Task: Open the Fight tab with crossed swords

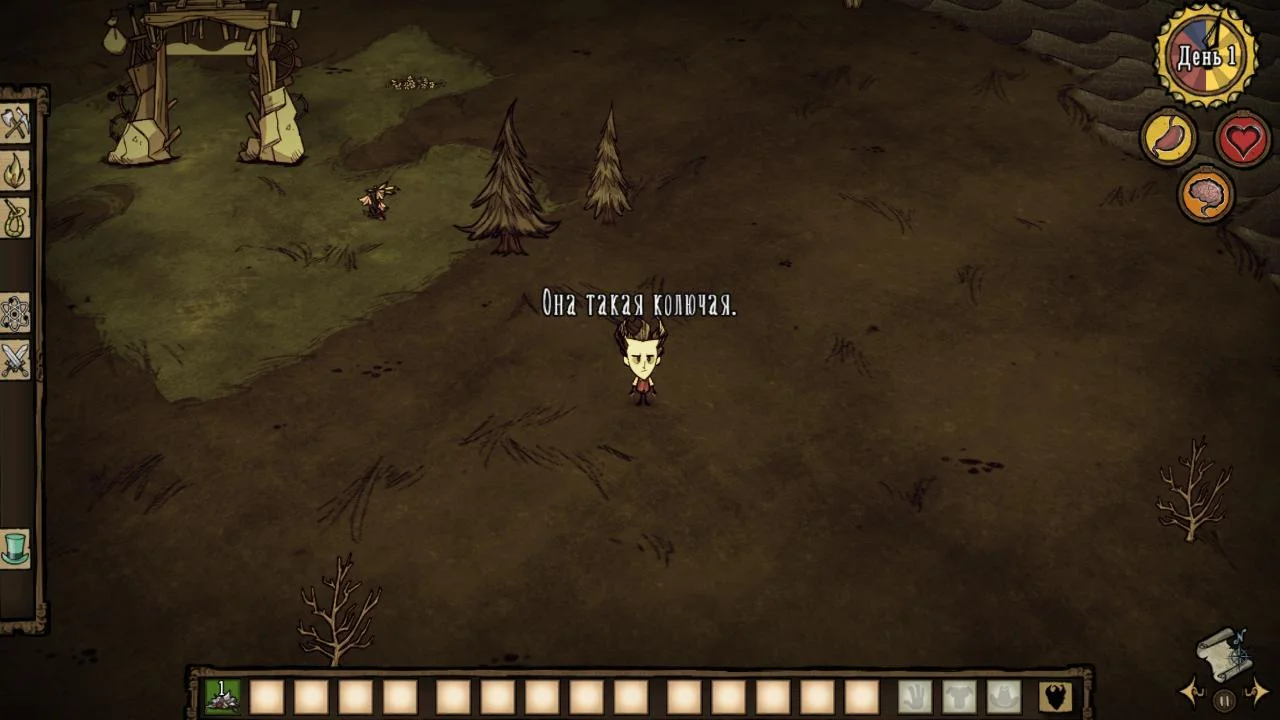Action: pos(15,360)
